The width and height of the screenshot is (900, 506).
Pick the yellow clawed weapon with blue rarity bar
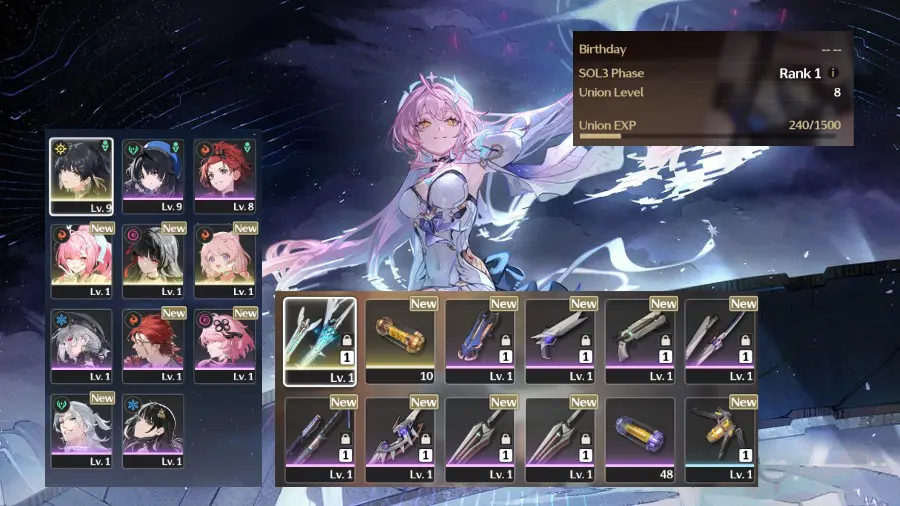[720, 440]
